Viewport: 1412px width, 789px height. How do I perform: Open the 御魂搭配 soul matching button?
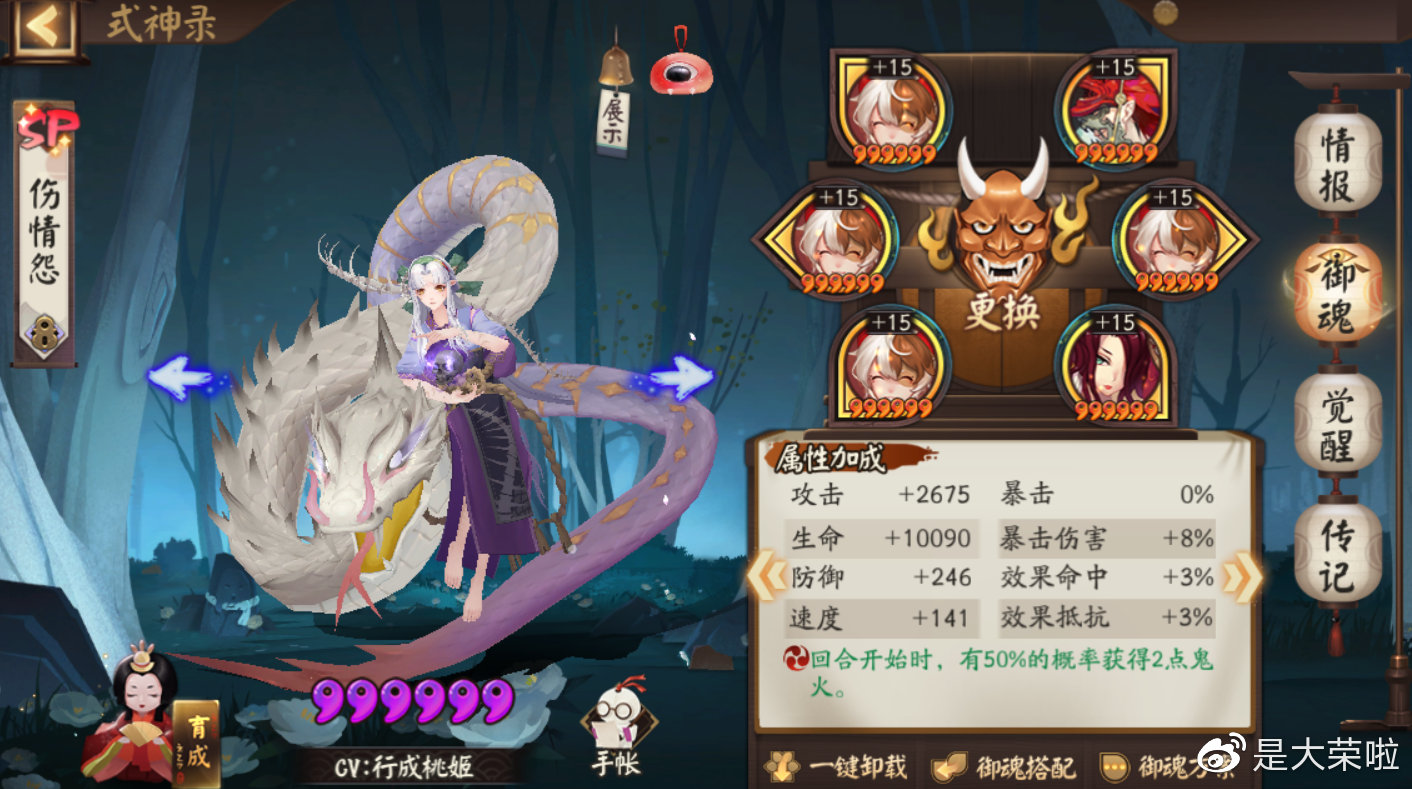(x=1003, y=766)
